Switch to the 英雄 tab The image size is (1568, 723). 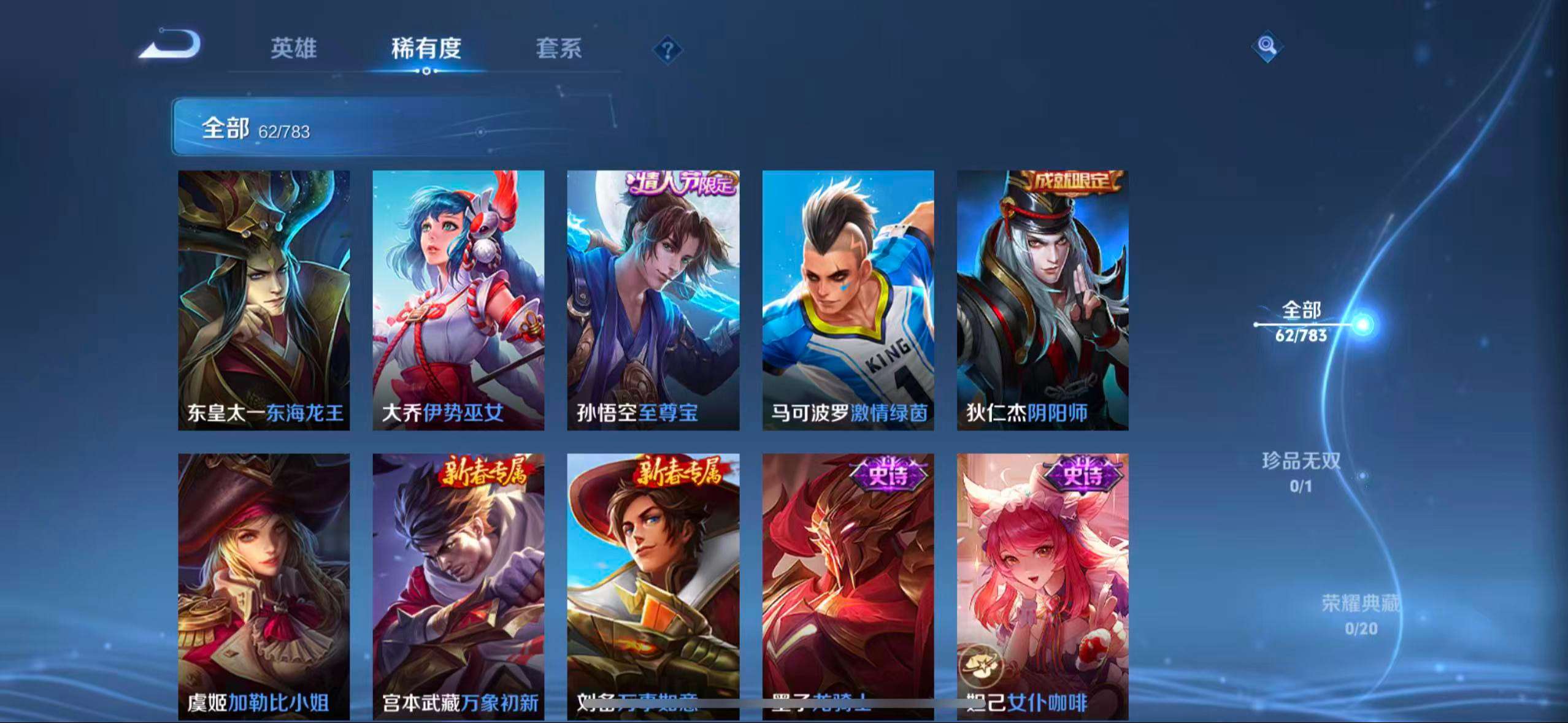click(x=293, y=50)
